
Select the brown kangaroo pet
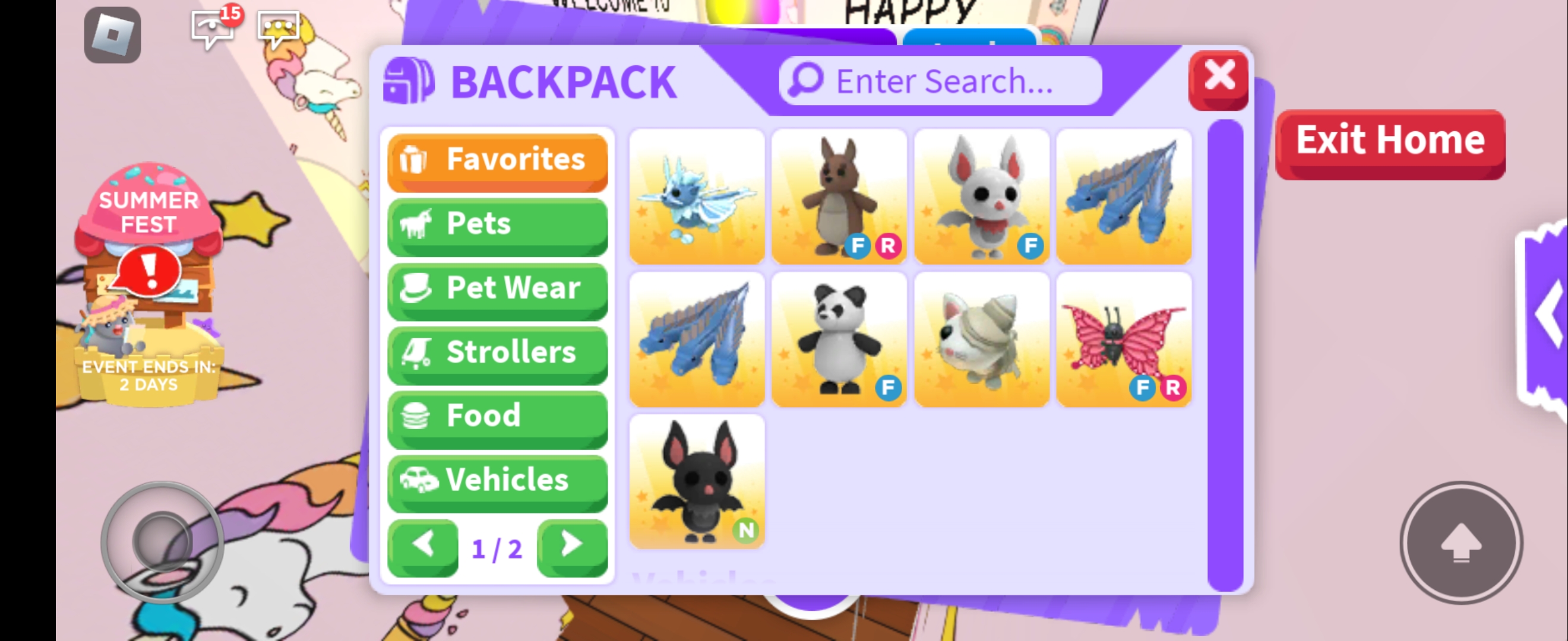(839, 196)
